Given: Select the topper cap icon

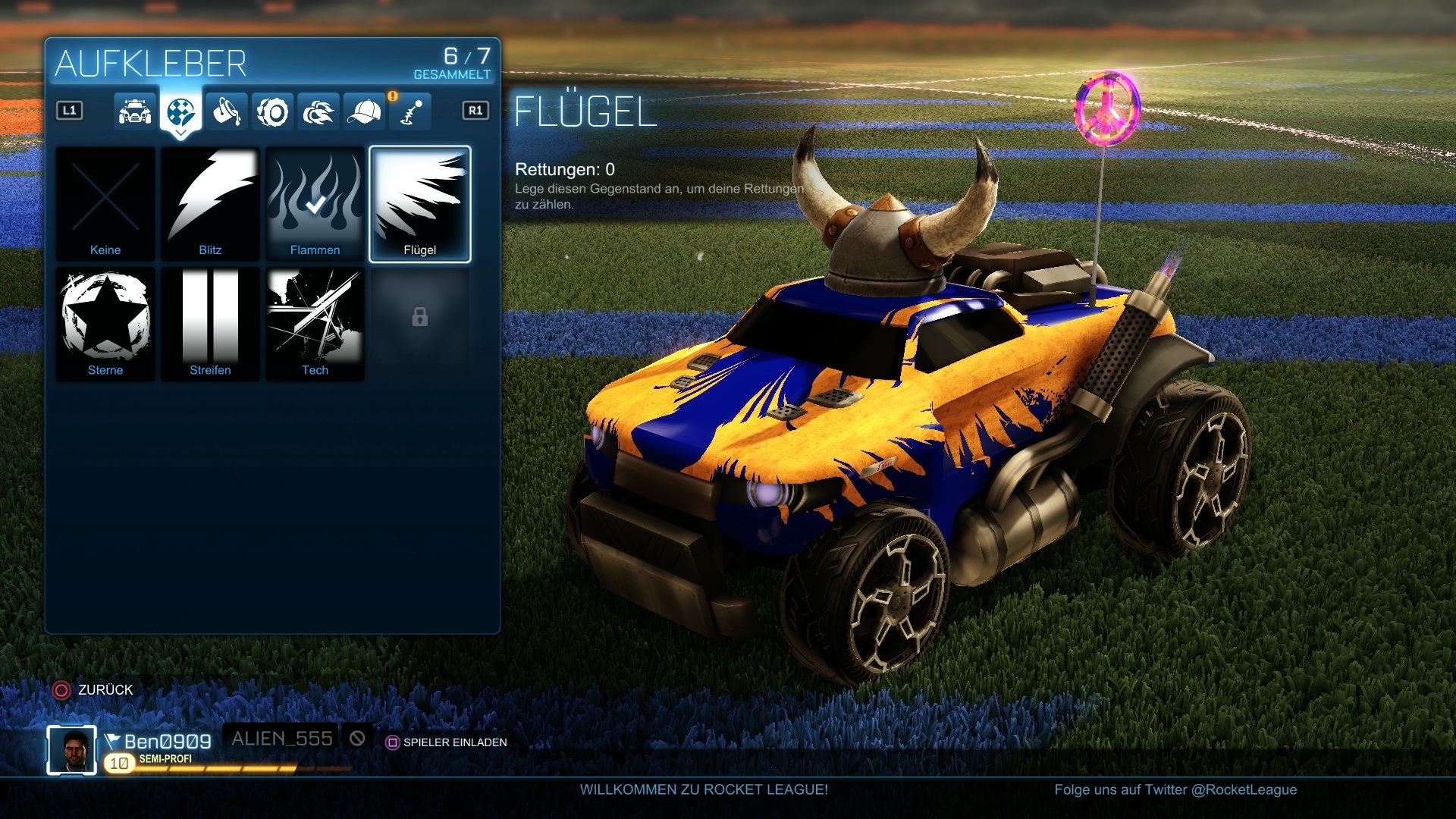Looking at the screenshot, I should tap(365, 111).
